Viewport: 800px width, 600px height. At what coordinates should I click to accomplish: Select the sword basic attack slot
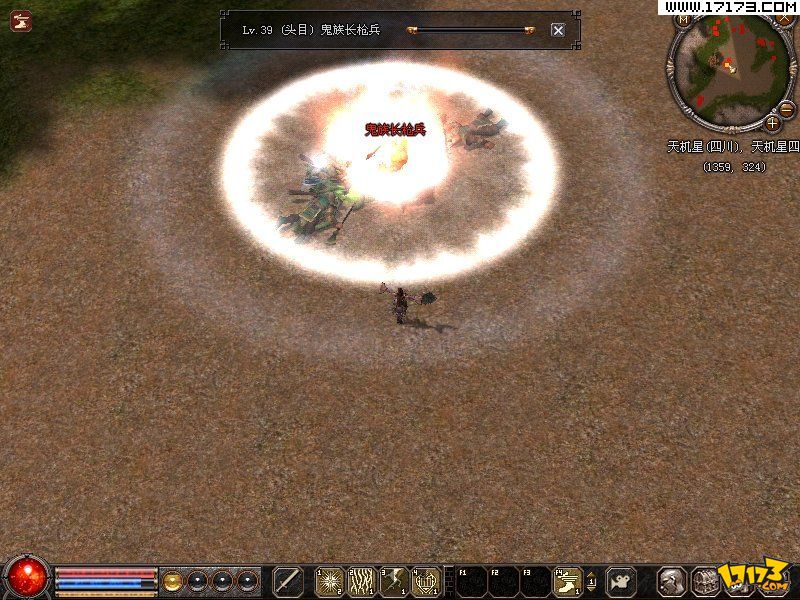coord(288,581)
